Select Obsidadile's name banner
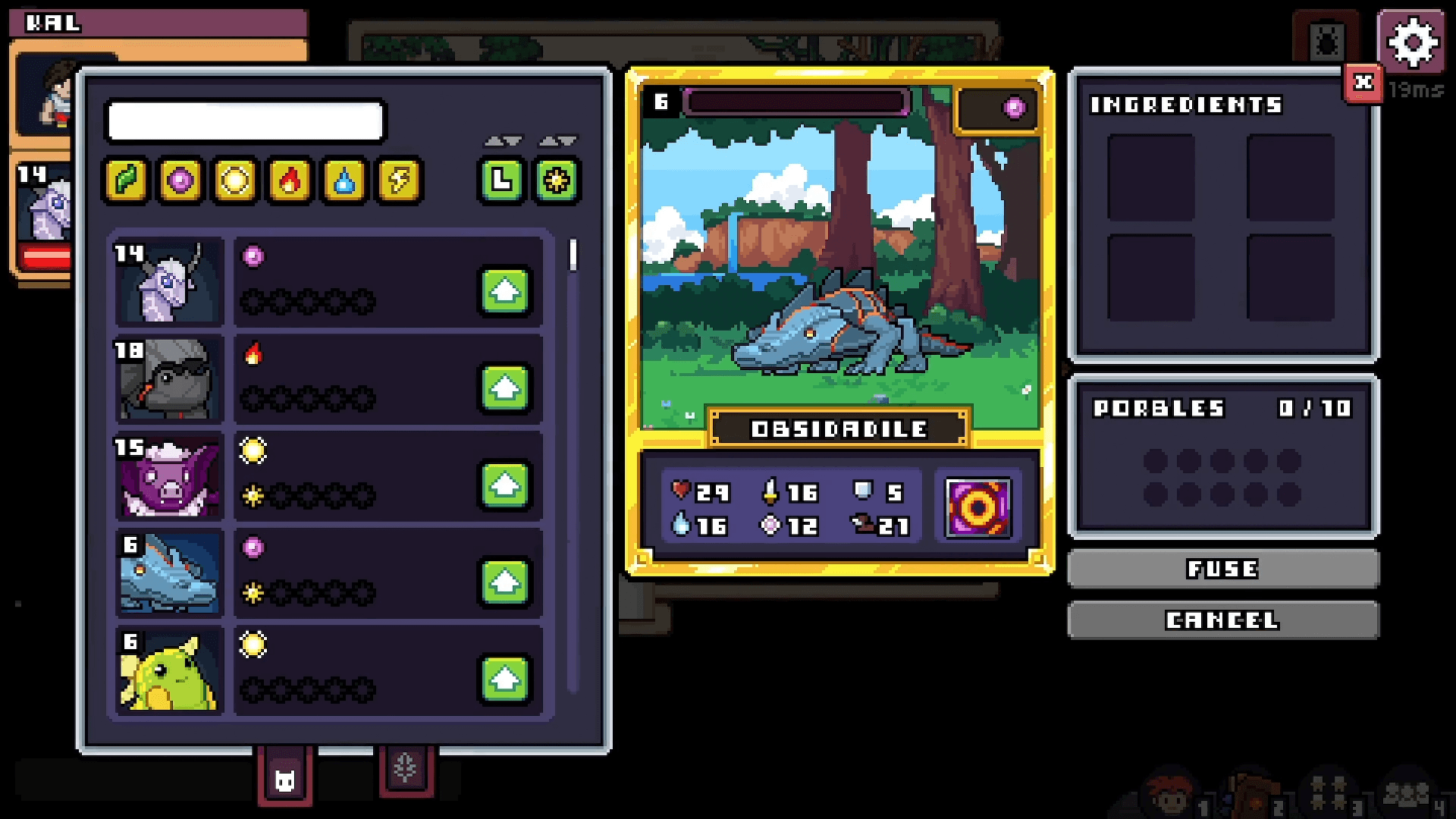The image size is (1456, 819). tap(839, 429)
